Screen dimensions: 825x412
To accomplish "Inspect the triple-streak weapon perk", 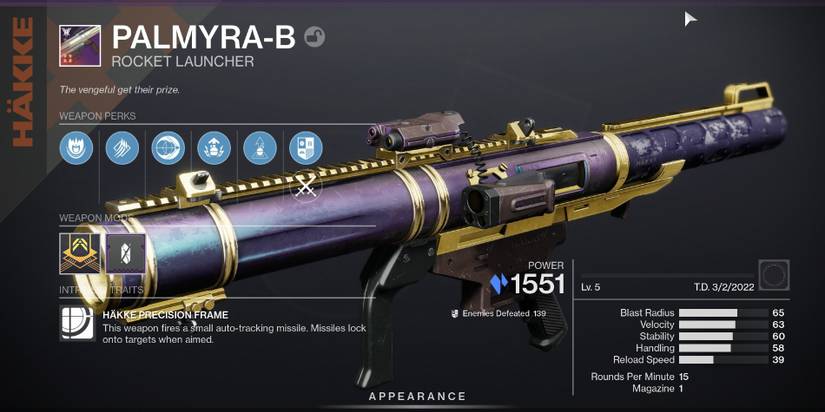I will [122, 148].
